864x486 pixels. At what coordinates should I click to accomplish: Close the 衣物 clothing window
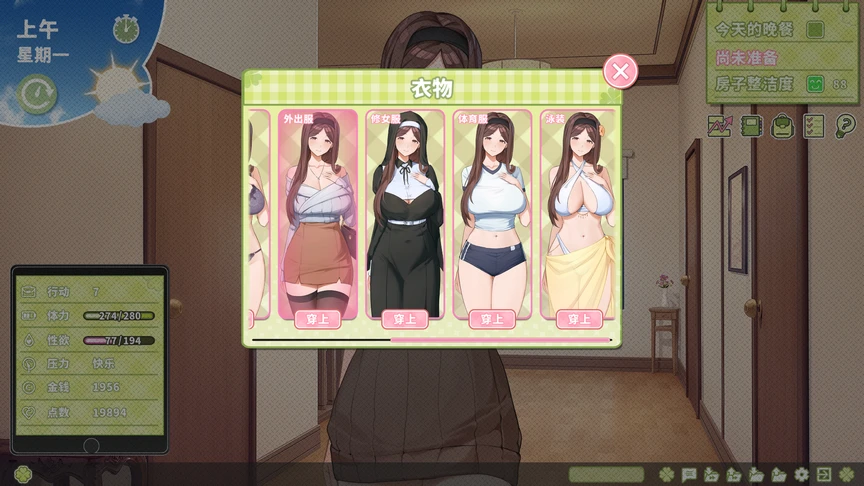[x=620, y=71]
